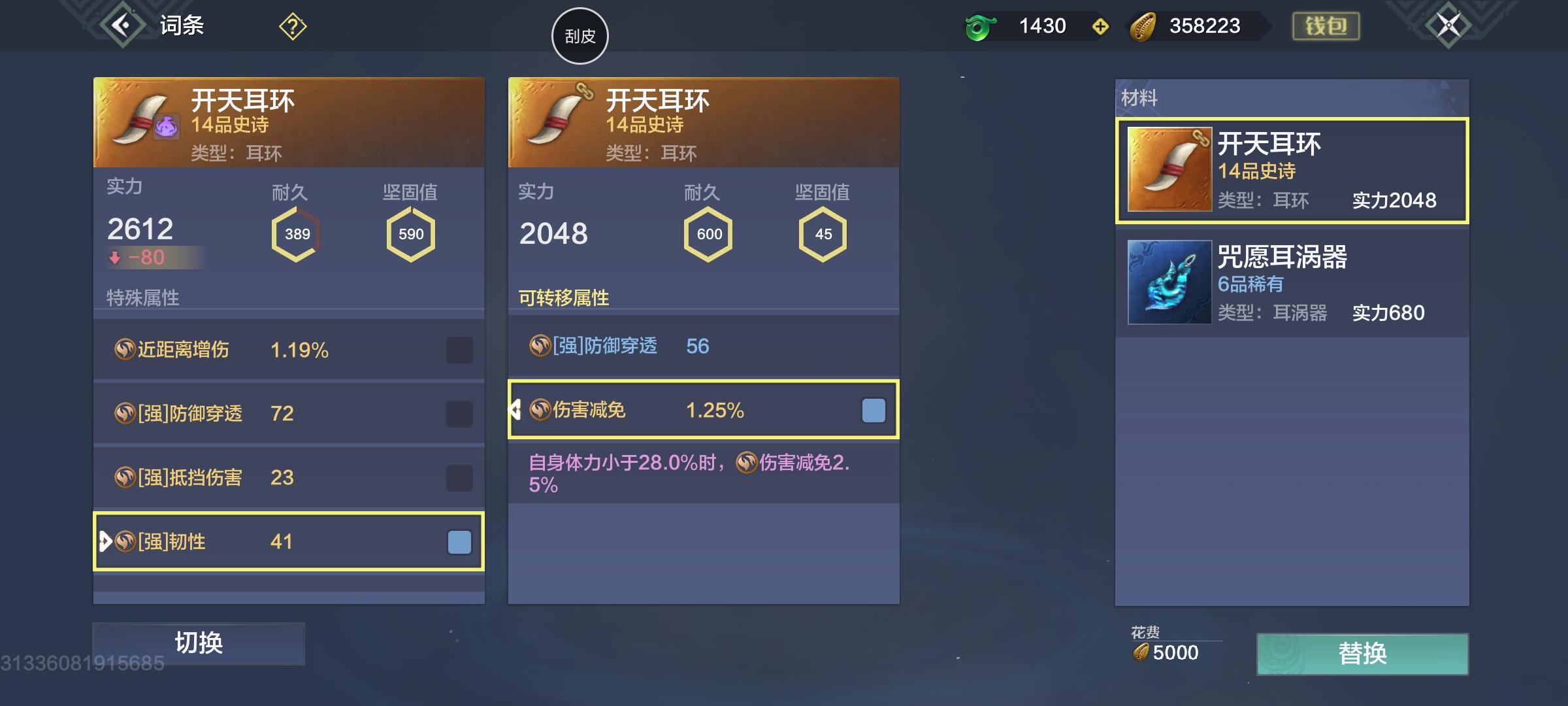This screenshot has height=706, width=1568.
Task: Check the box next to [强]韧性 41
Action: [x=459, y=541]
